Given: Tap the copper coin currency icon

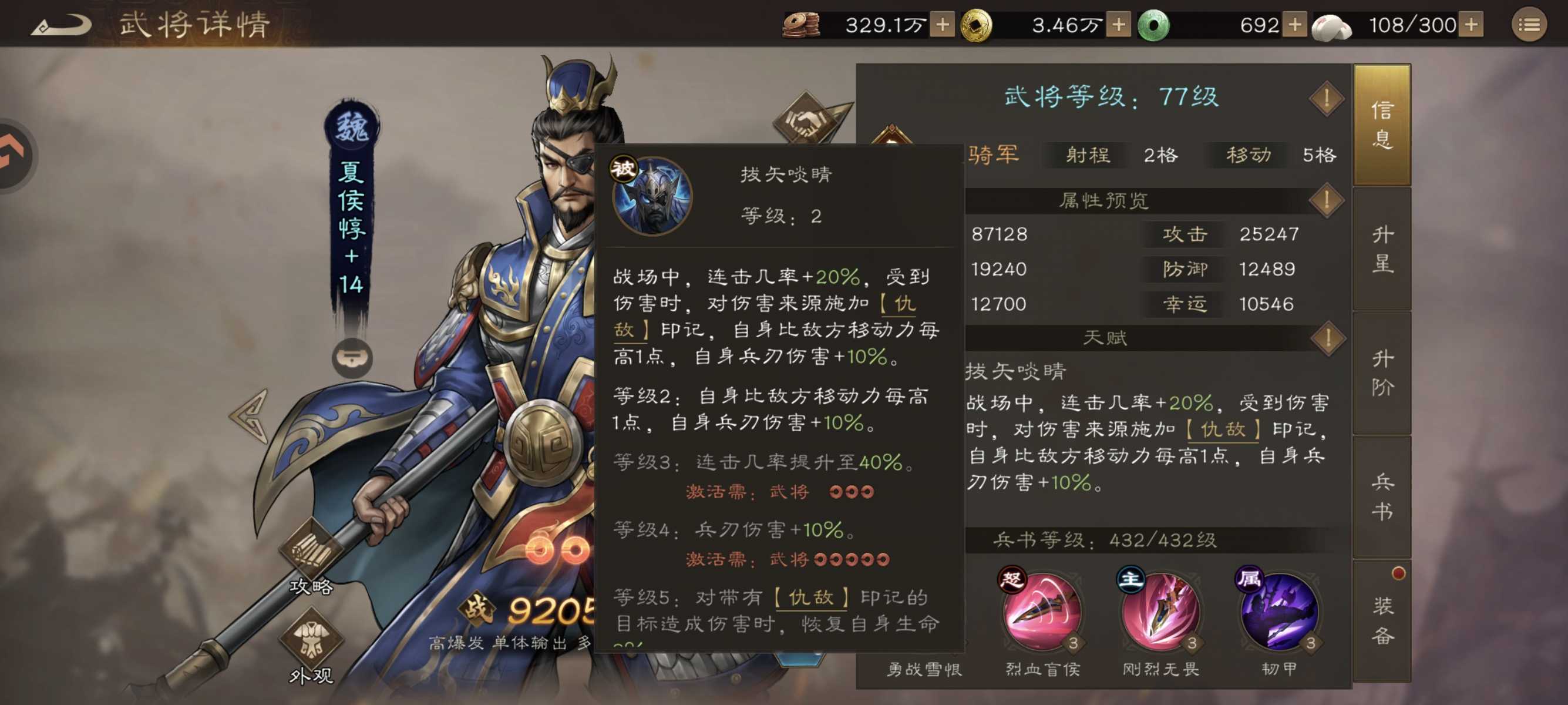Looking at the screenshot, I should [x=799, y=24].
